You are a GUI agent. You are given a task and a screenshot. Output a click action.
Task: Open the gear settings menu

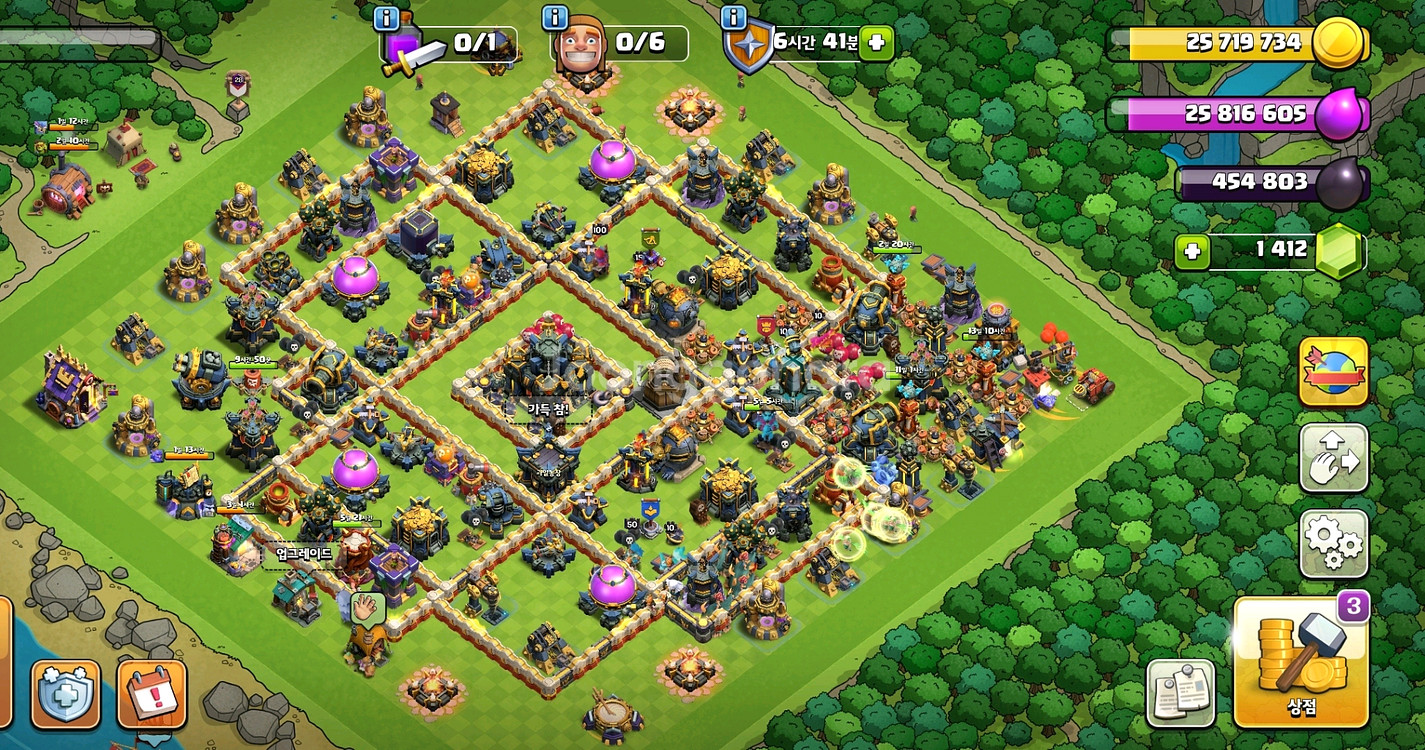(1333, 543)
